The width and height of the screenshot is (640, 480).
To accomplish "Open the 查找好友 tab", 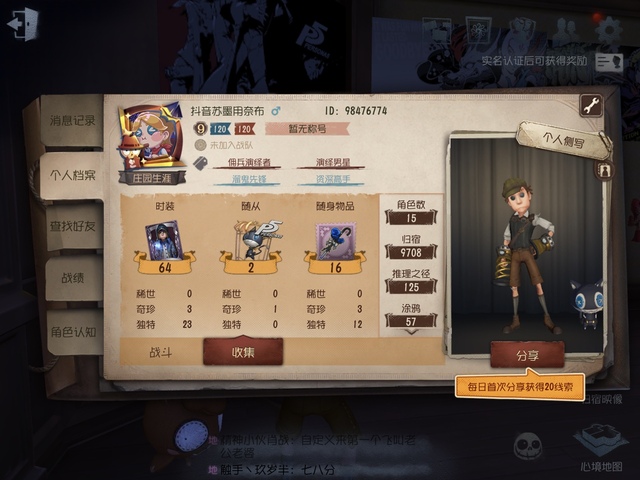I will 73,227.
